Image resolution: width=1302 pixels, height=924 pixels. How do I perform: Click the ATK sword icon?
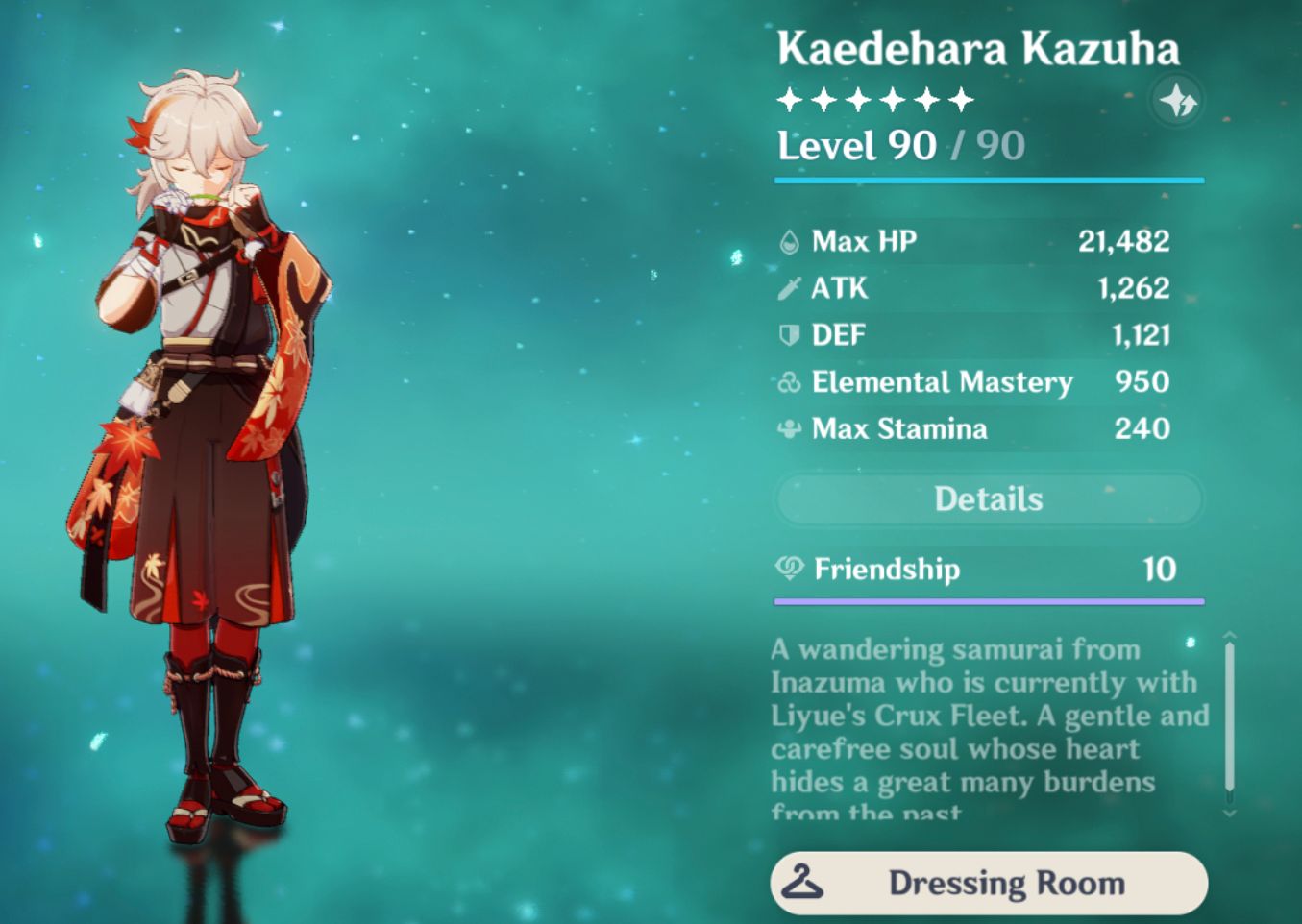pyautogui.click(x=788, y=288)
